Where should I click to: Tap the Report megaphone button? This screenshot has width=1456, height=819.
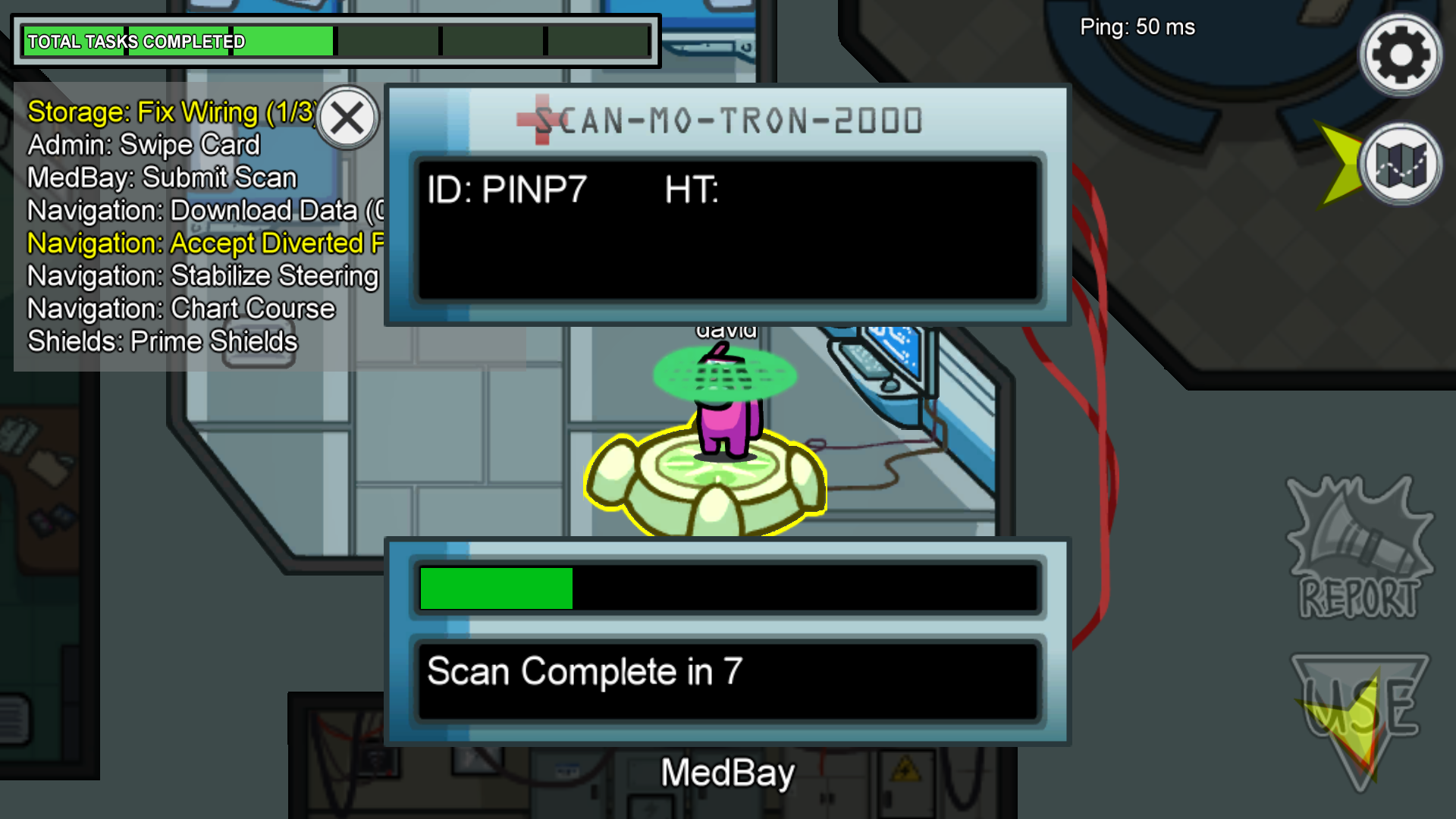tap(1359, 549)
